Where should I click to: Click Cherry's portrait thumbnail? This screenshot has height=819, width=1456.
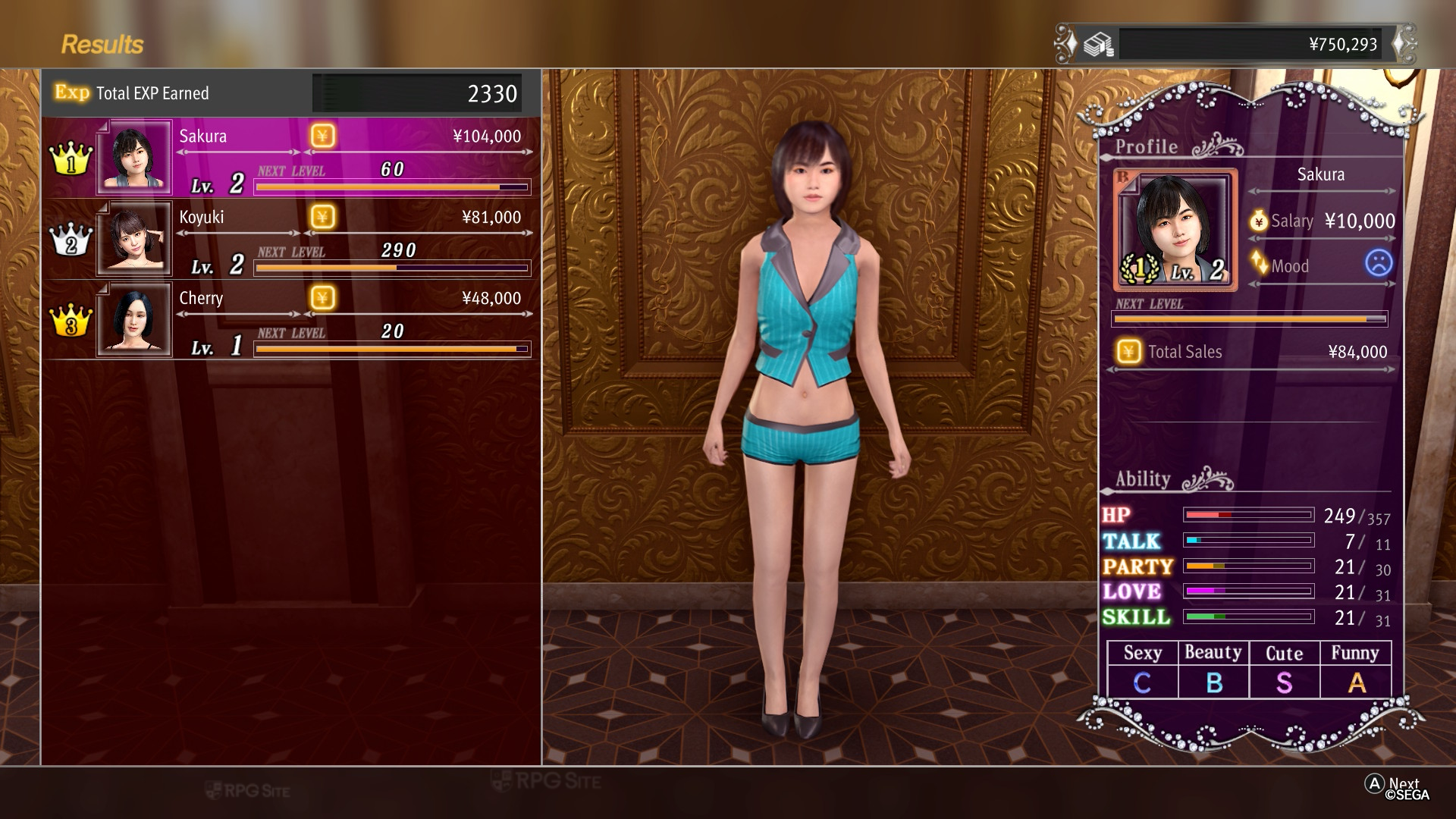point(134,319)
